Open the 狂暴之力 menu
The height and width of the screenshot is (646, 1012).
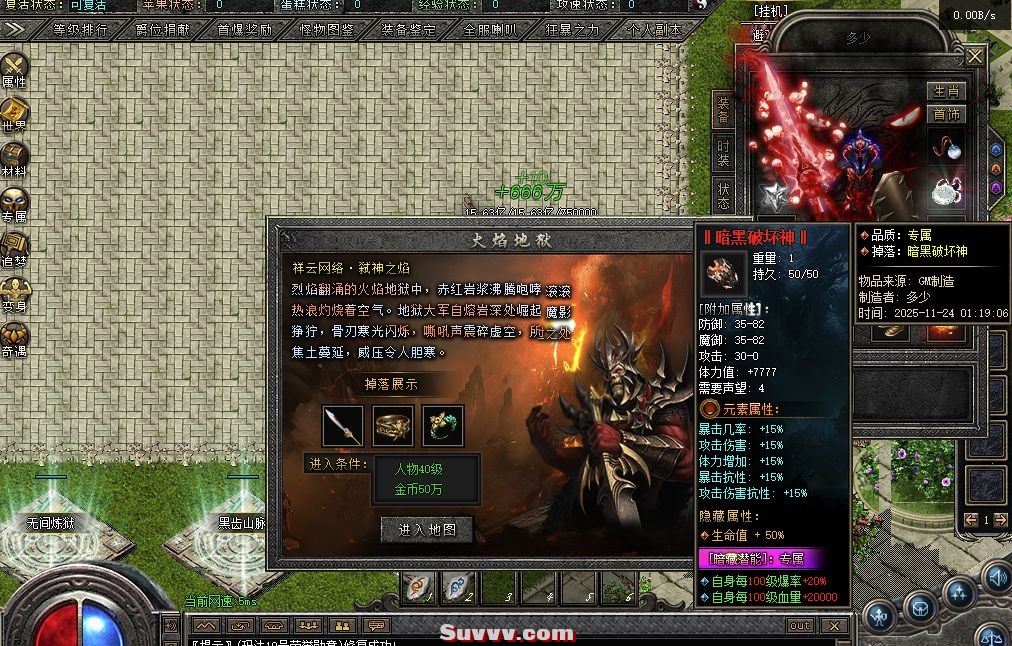tap(572, 30)
